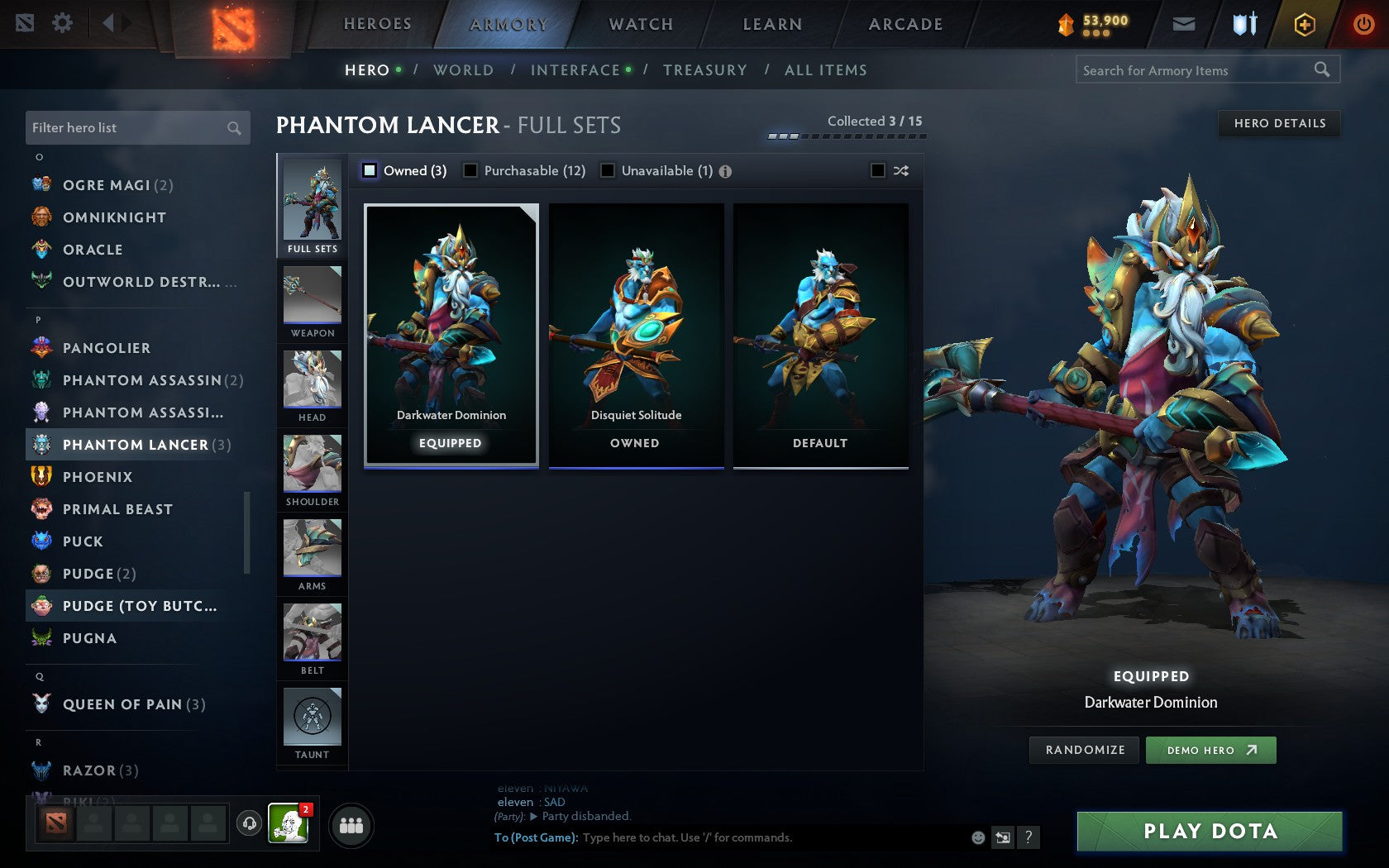
Task: Enable the Purchasable (12) filter
Action: pyautogui.click(x=471, y=171)
